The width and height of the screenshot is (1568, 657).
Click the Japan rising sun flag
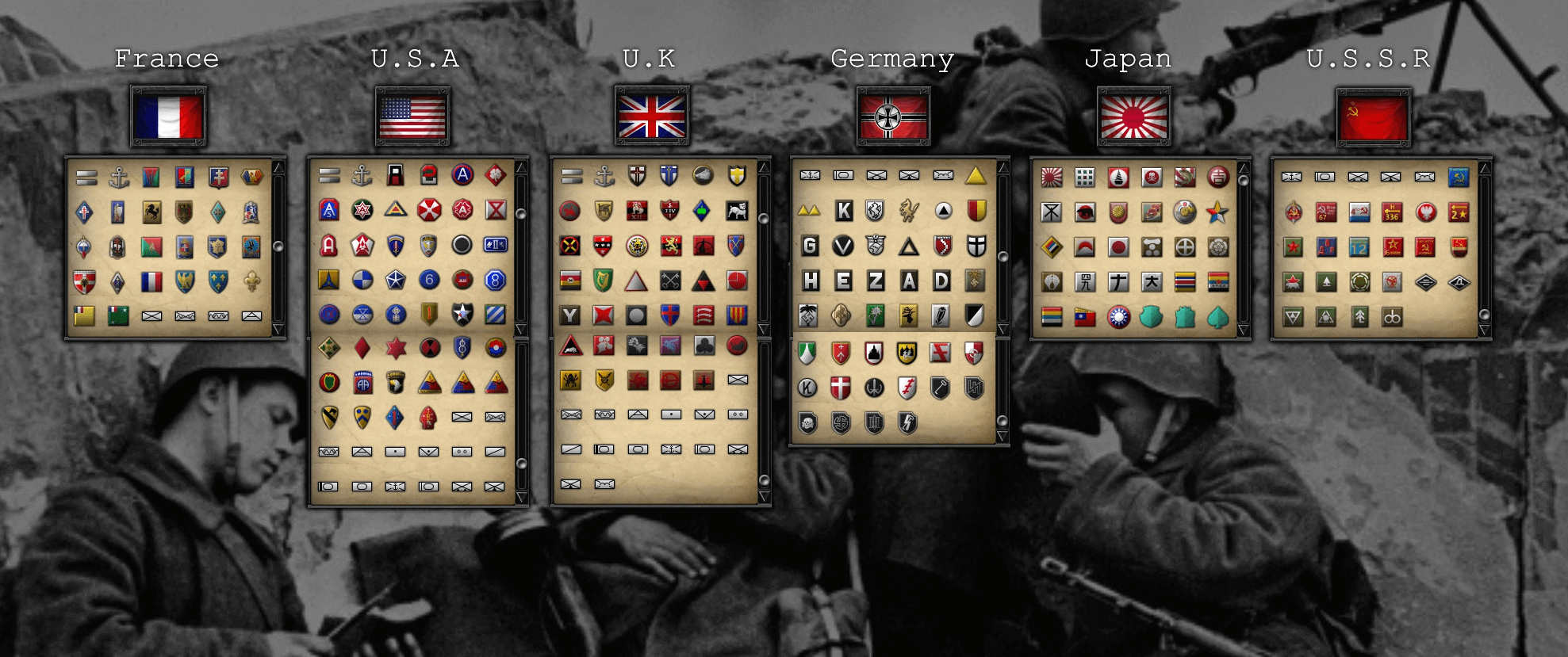[1133, 117]
